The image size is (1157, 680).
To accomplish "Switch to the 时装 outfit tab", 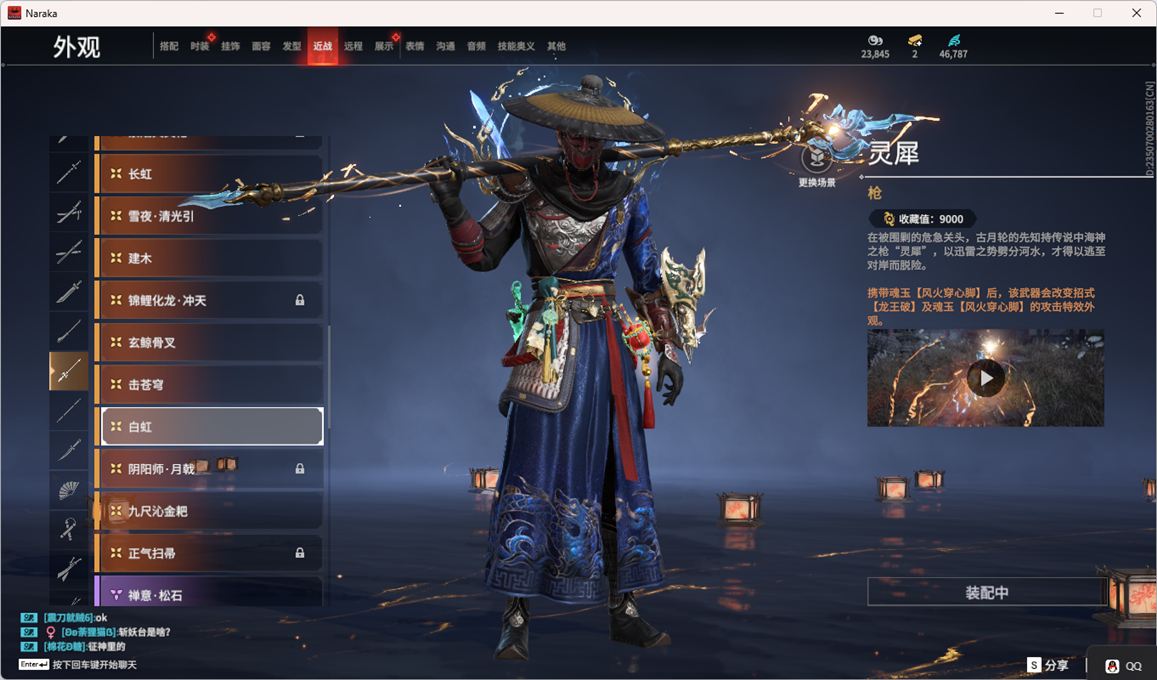I will pos(199,46).
